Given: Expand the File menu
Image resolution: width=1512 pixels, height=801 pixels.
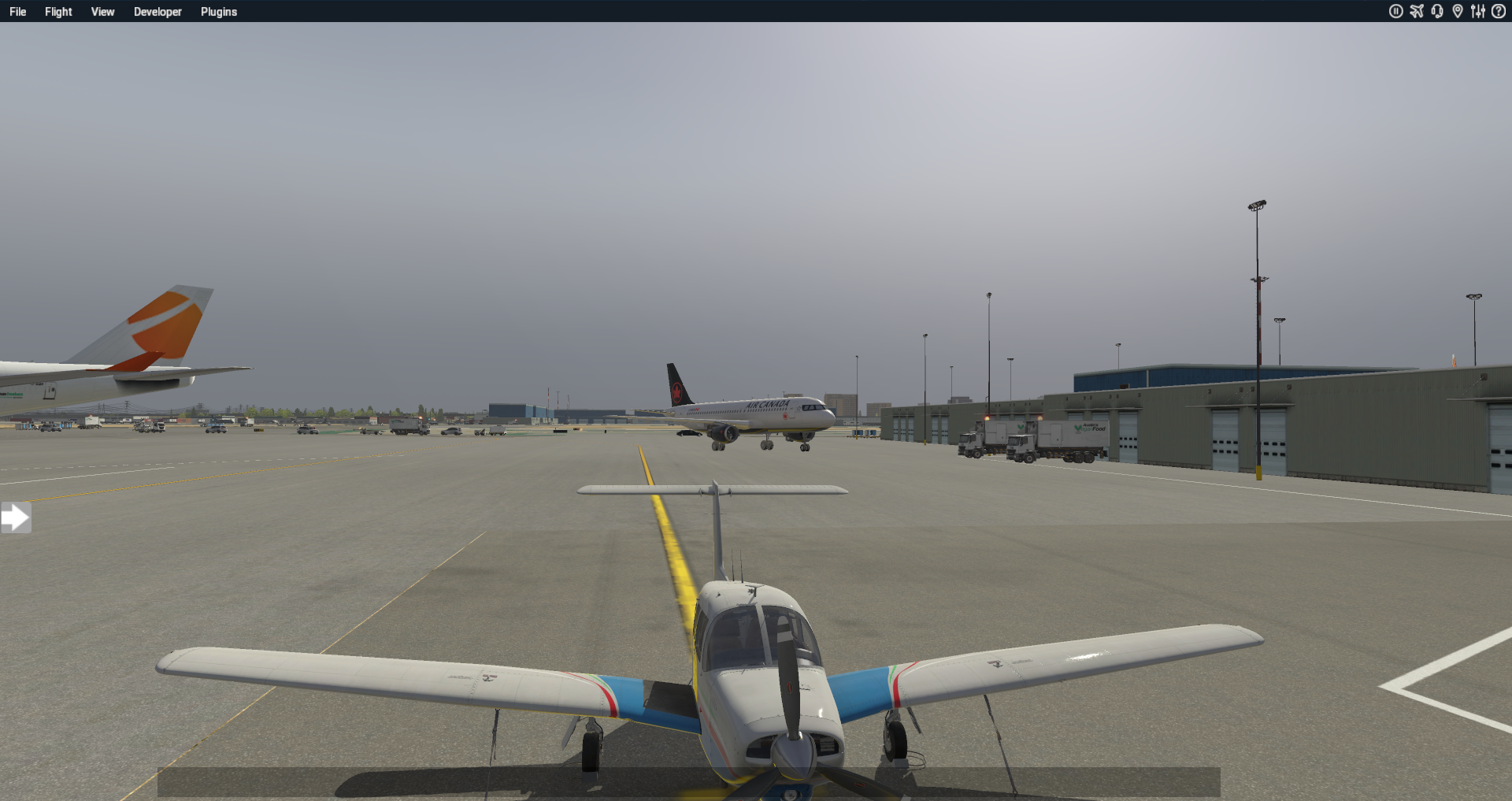Looking at the screenshot, I should [x=17, y=11].
